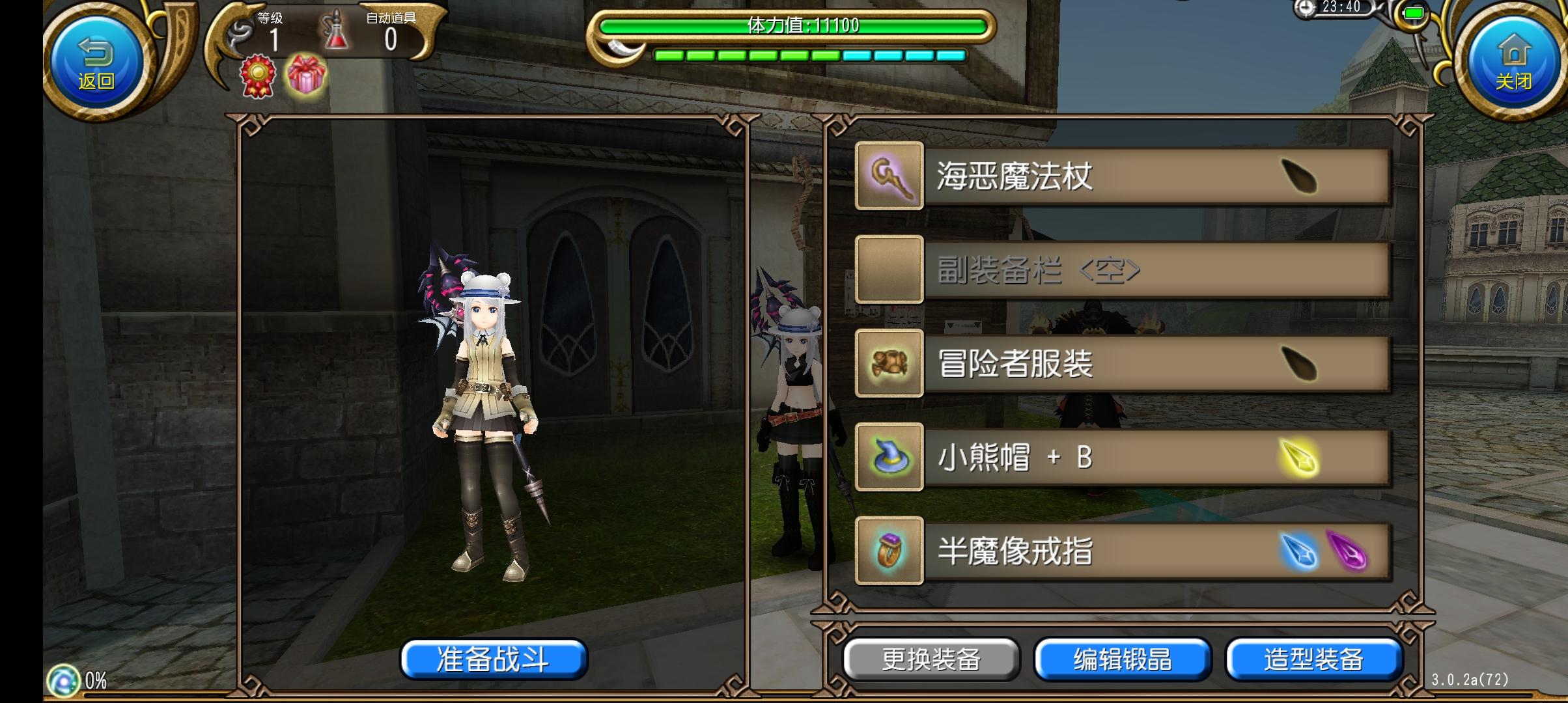Select the 小熊帽 wizard hat icon
This screenshot has width=1568, height=703.
coord(889,457)
